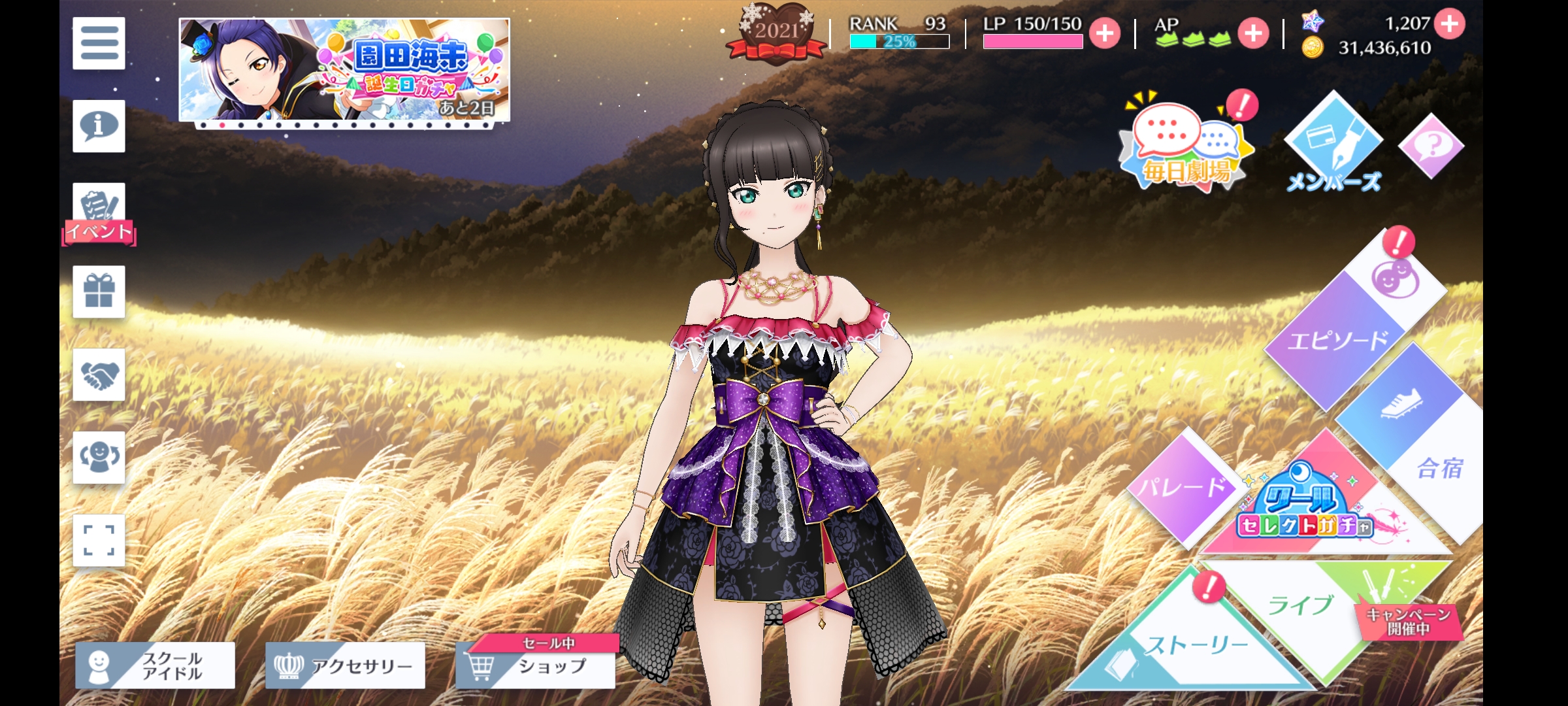Screen dimensions: 1568x706
Task: Open the 園田海未 birthday gacha banner
Action: click(344, 69)
